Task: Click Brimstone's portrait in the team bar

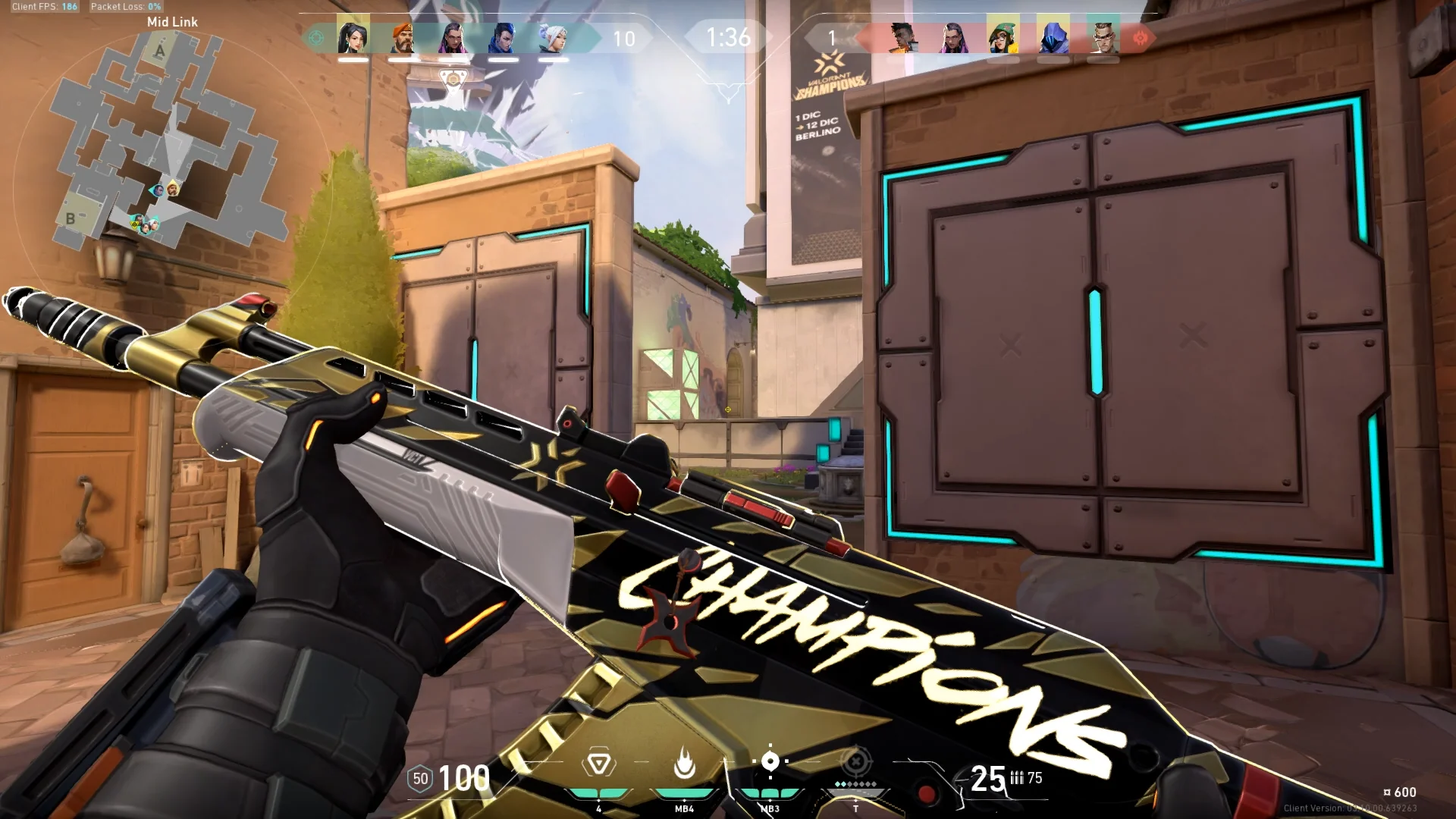Action: [x=403, y=36]
